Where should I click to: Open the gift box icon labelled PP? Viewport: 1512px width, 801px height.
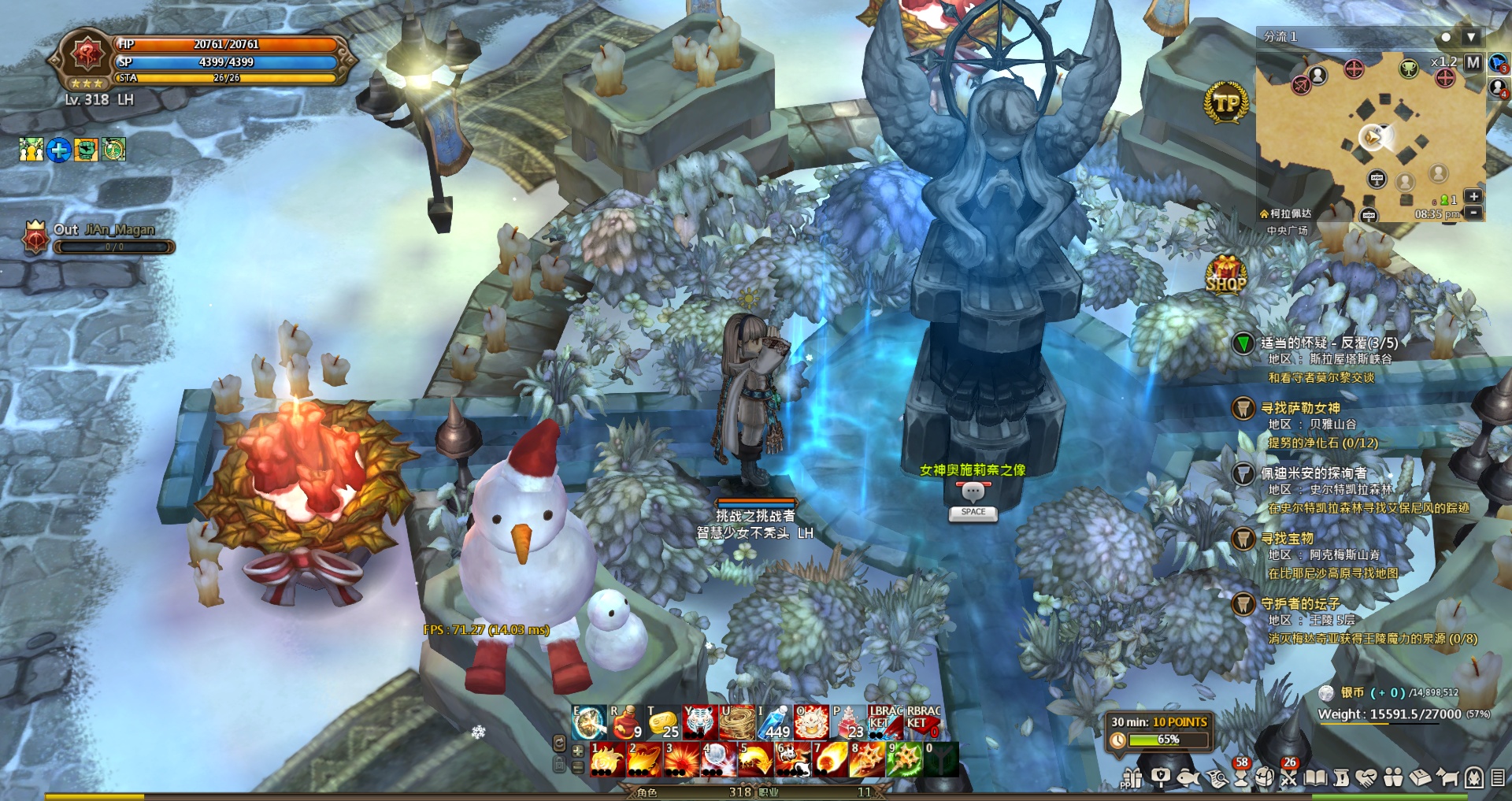(x=1132, y=778)
